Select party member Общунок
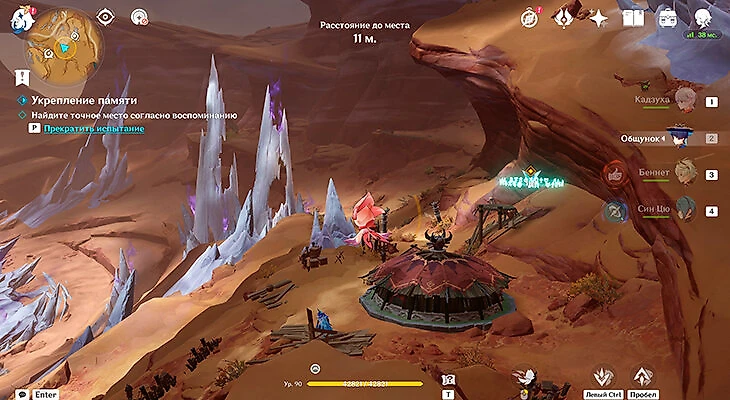The image size is (730, 400). [x=681, y=135]
